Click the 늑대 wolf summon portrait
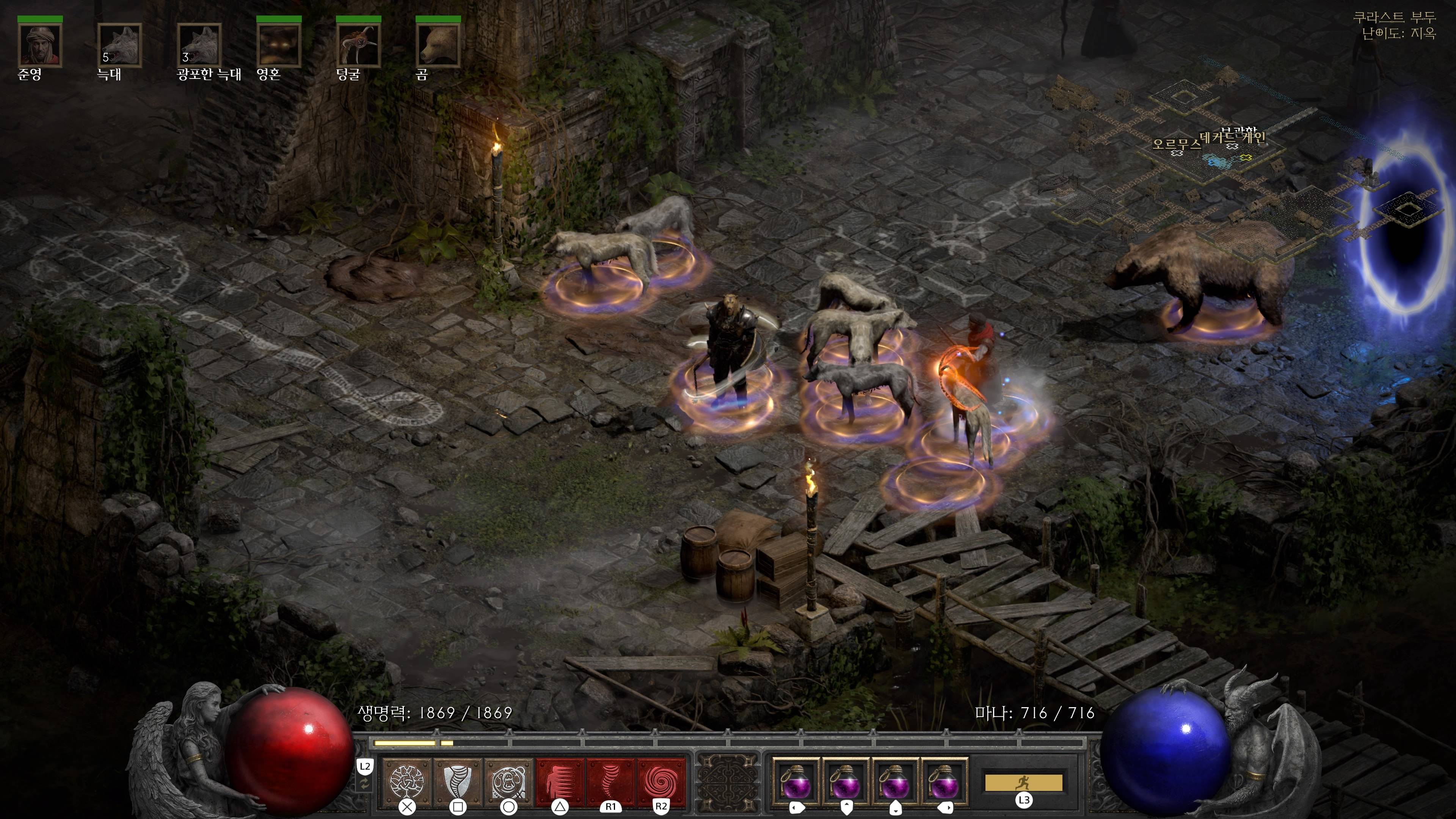The image size is (1456, 819). (119, 45)
